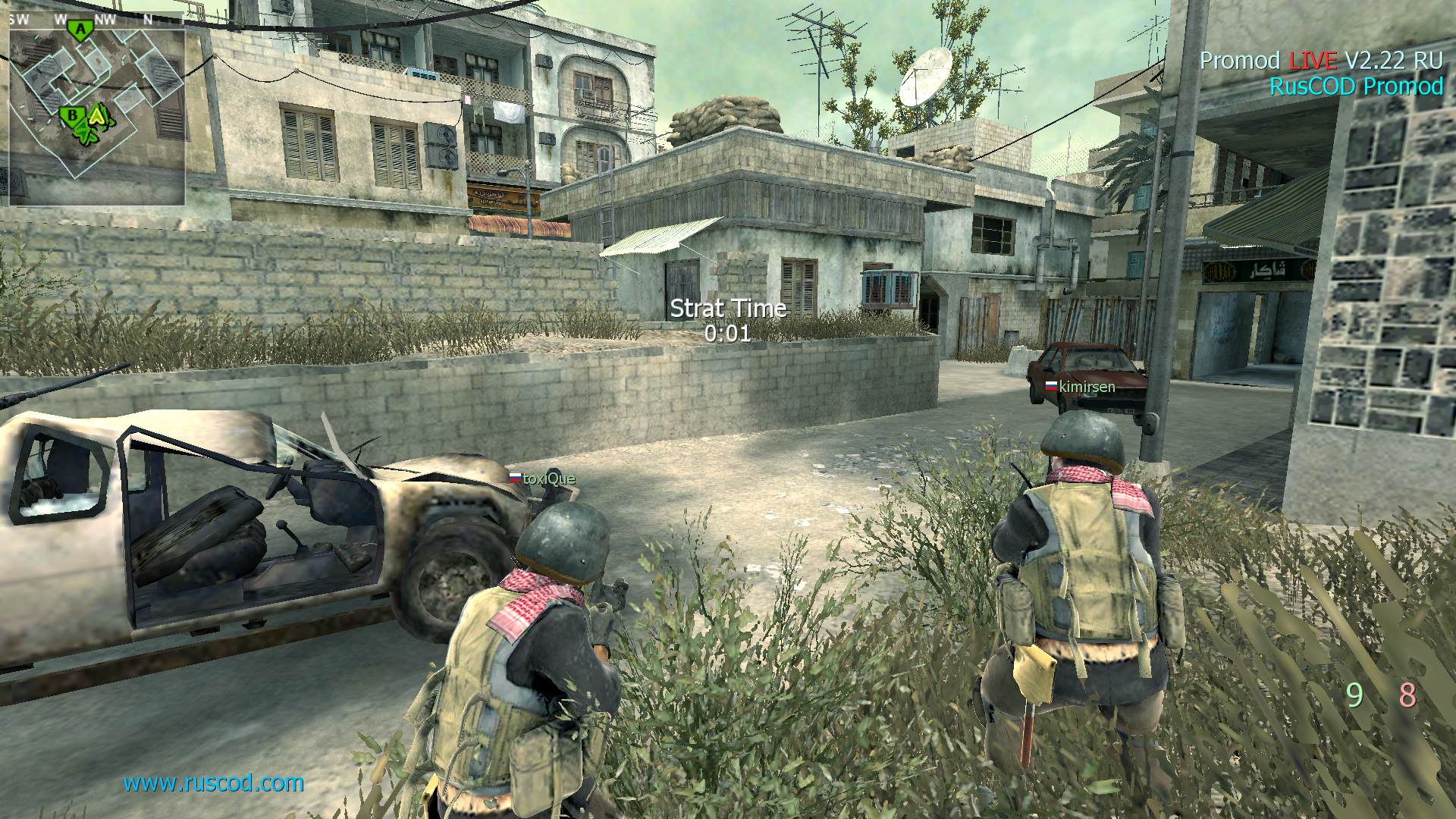Image resolution: width=1456 pixels, height=819 pixels.
Task: Click the yellow player arrow on minimap
Action: tap(97, 115)
